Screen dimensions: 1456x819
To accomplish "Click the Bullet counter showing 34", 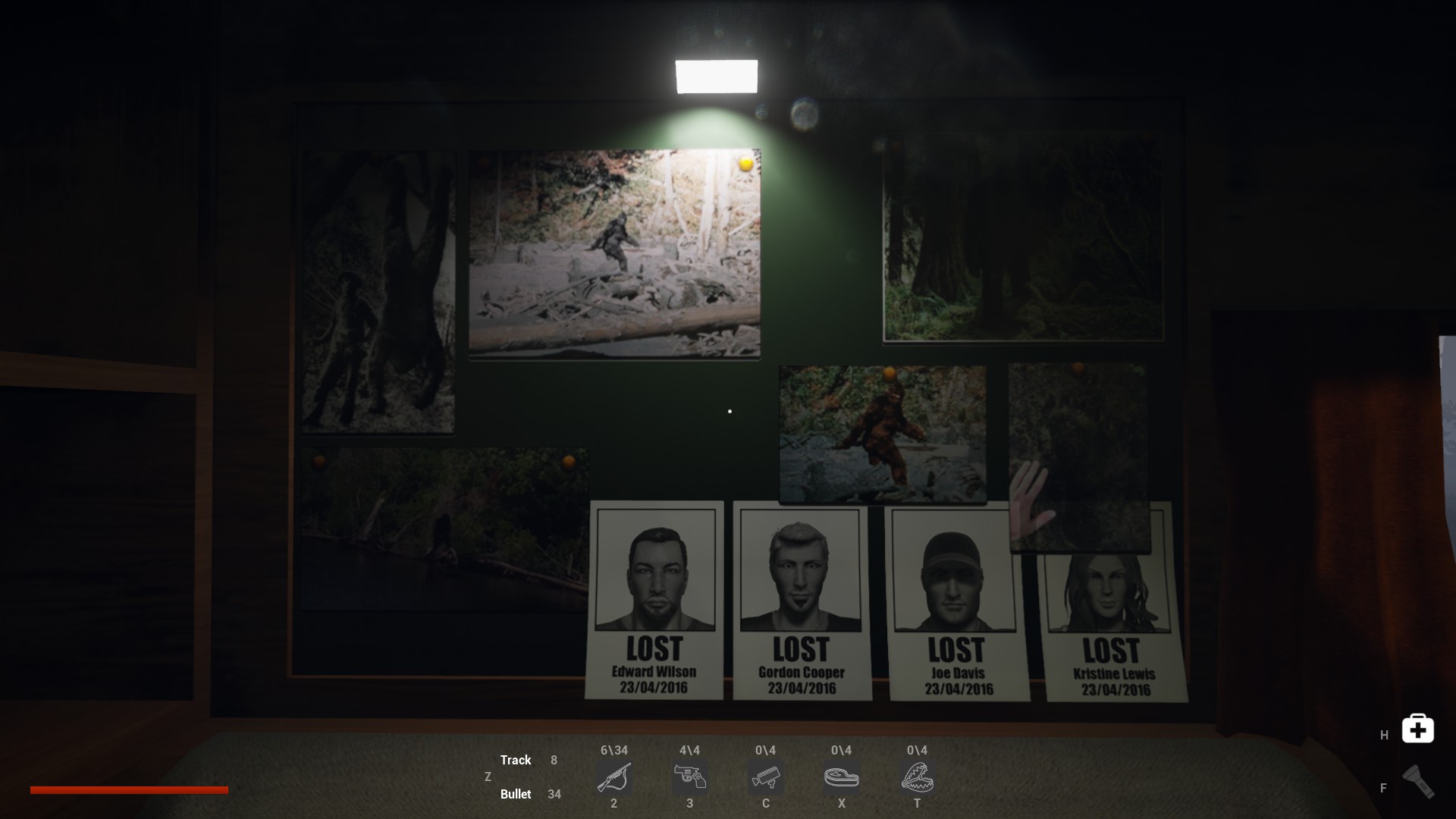I will coord(554,795).
